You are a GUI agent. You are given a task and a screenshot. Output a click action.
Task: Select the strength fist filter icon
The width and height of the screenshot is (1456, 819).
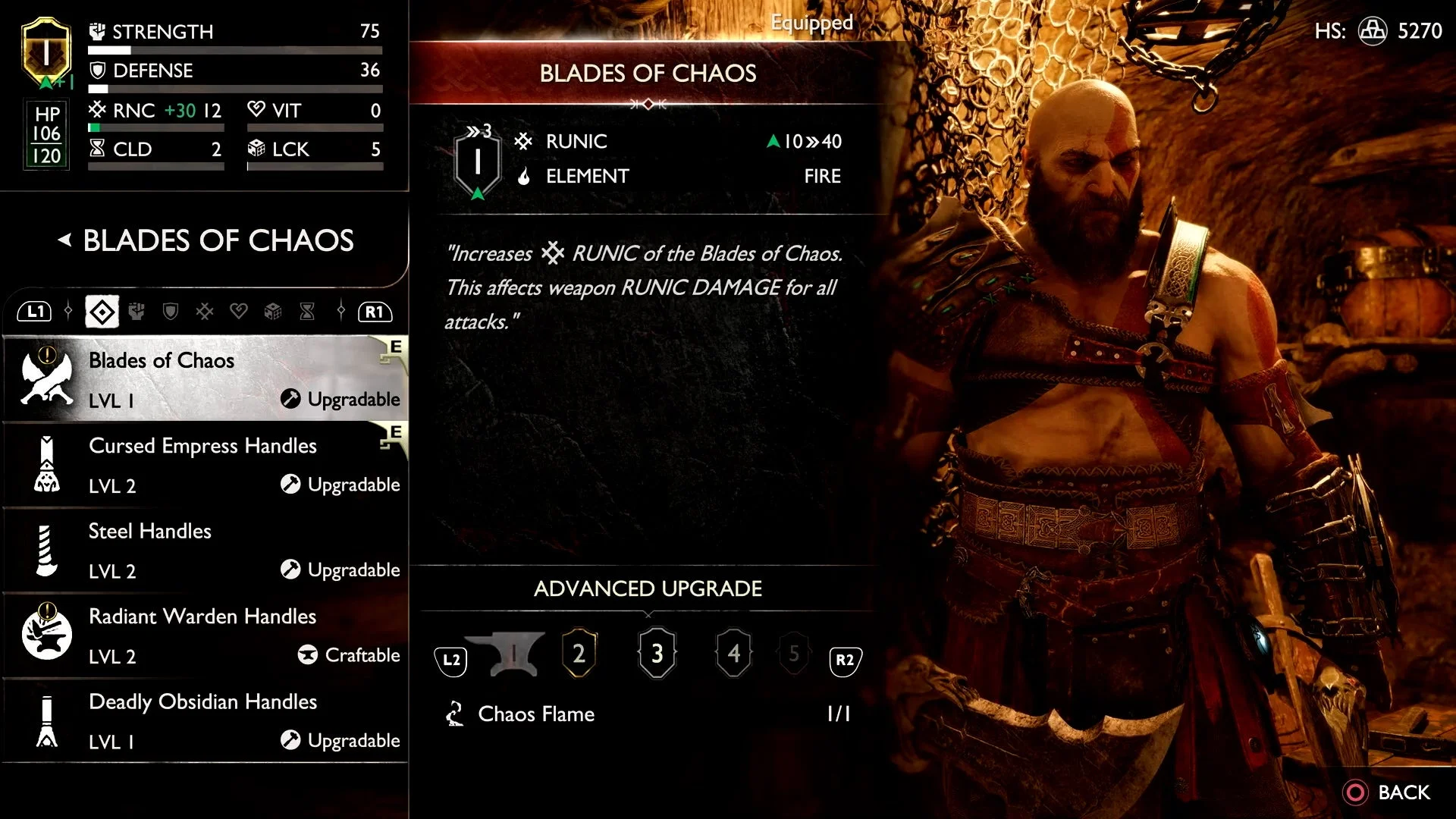(136, 311)
